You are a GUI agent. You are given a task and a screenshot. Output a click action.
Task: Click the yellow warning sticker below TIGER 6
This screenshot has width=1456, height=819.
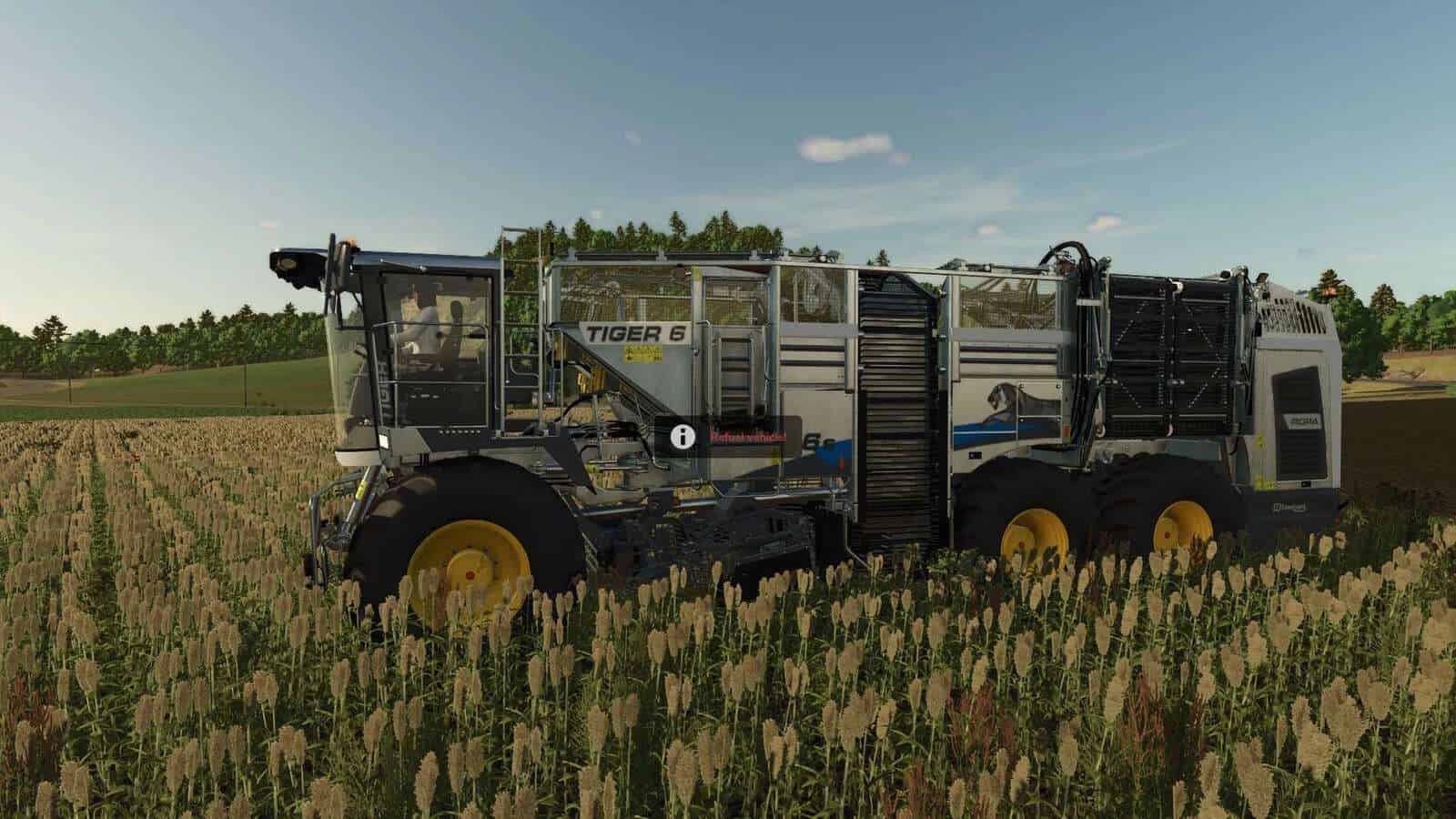(643, 353)
